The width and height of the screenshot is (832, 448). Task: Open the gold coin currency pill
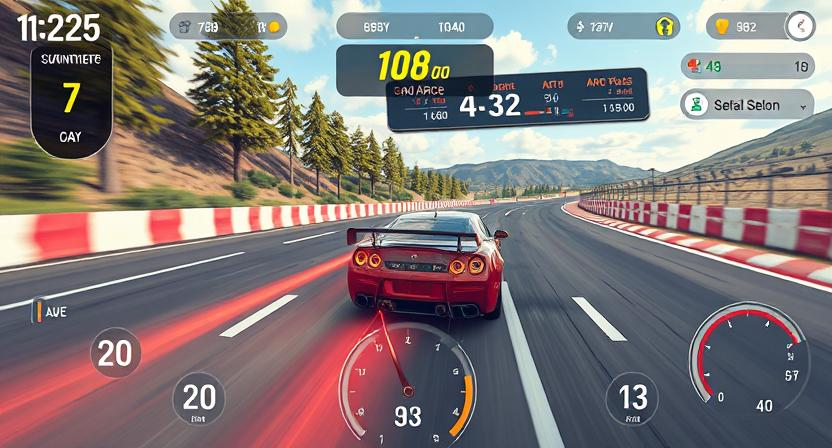coord(228,27)
